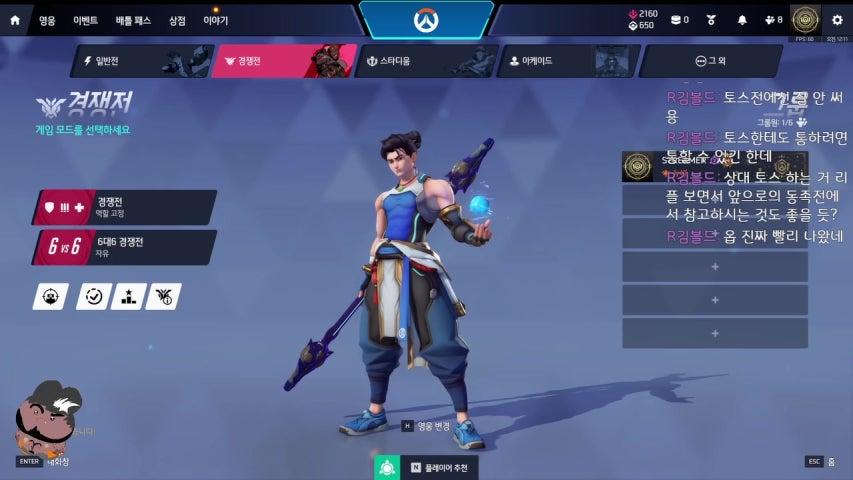Screen dimensions: 853x480
Task: Open the 그 외 (More) tab
Action: tap(710, 61)
